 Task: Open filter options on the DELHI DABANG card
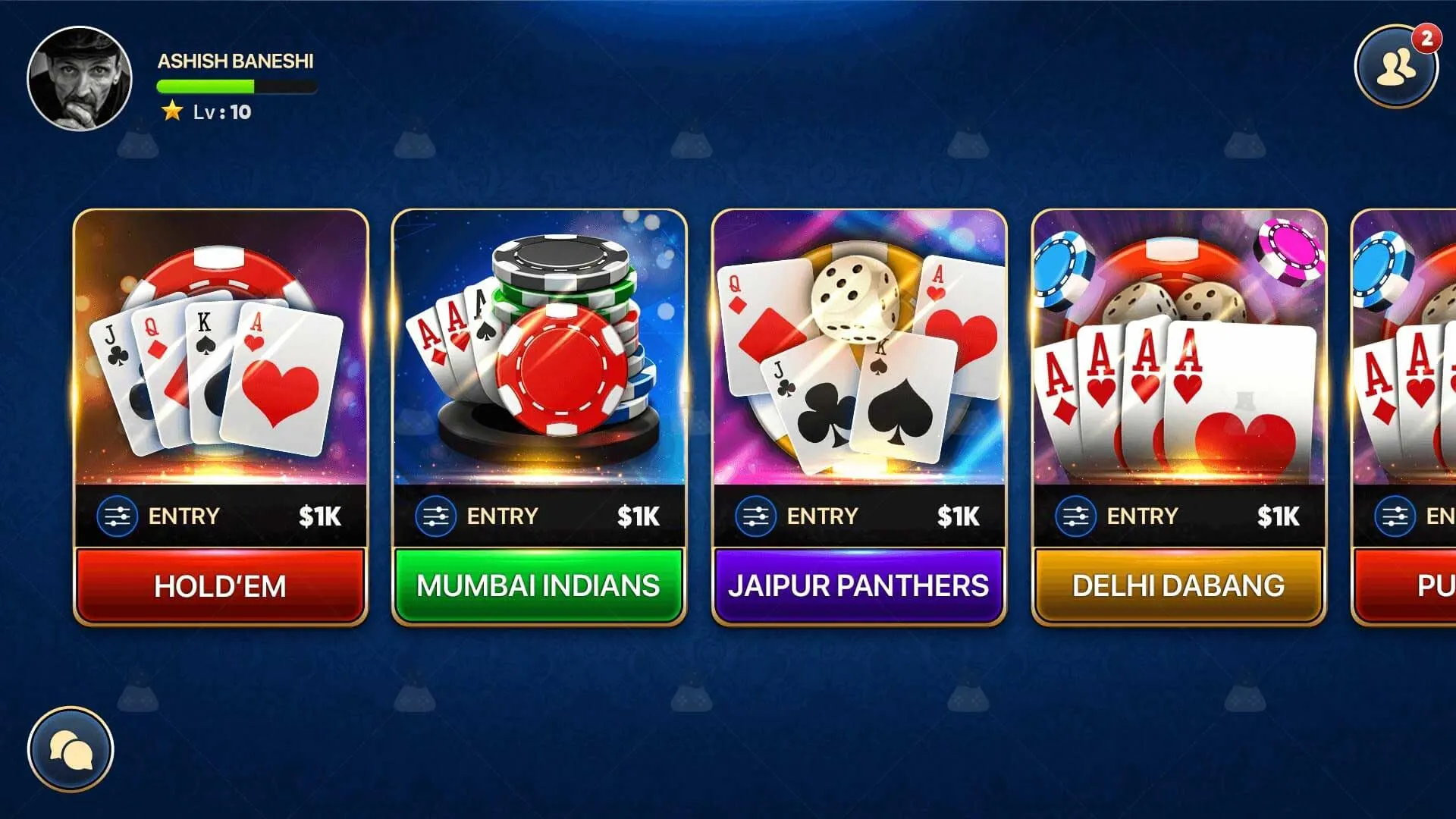point(1075,516)
